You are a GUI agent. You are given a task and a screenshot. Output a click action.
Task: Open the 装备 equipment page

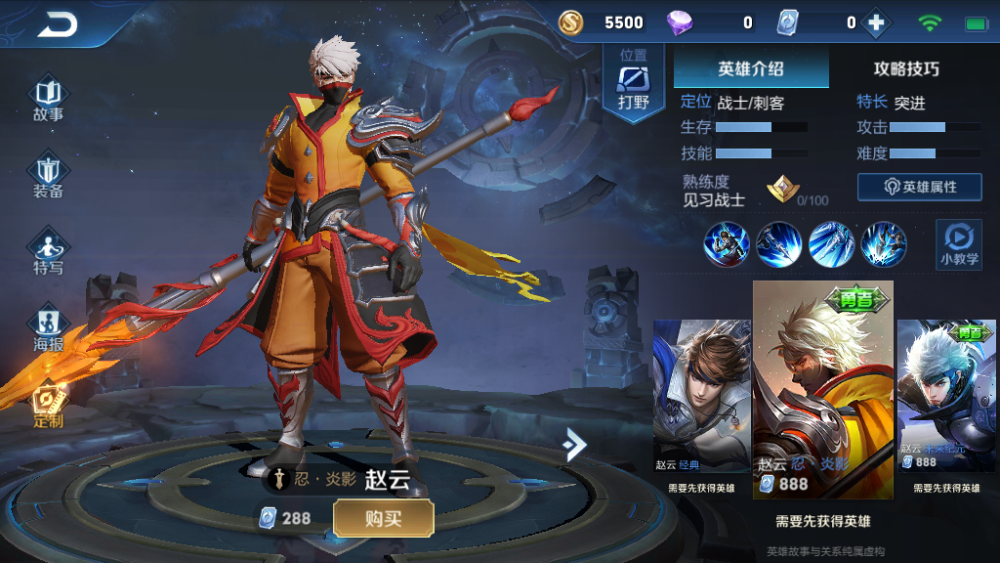pos(48,177)
